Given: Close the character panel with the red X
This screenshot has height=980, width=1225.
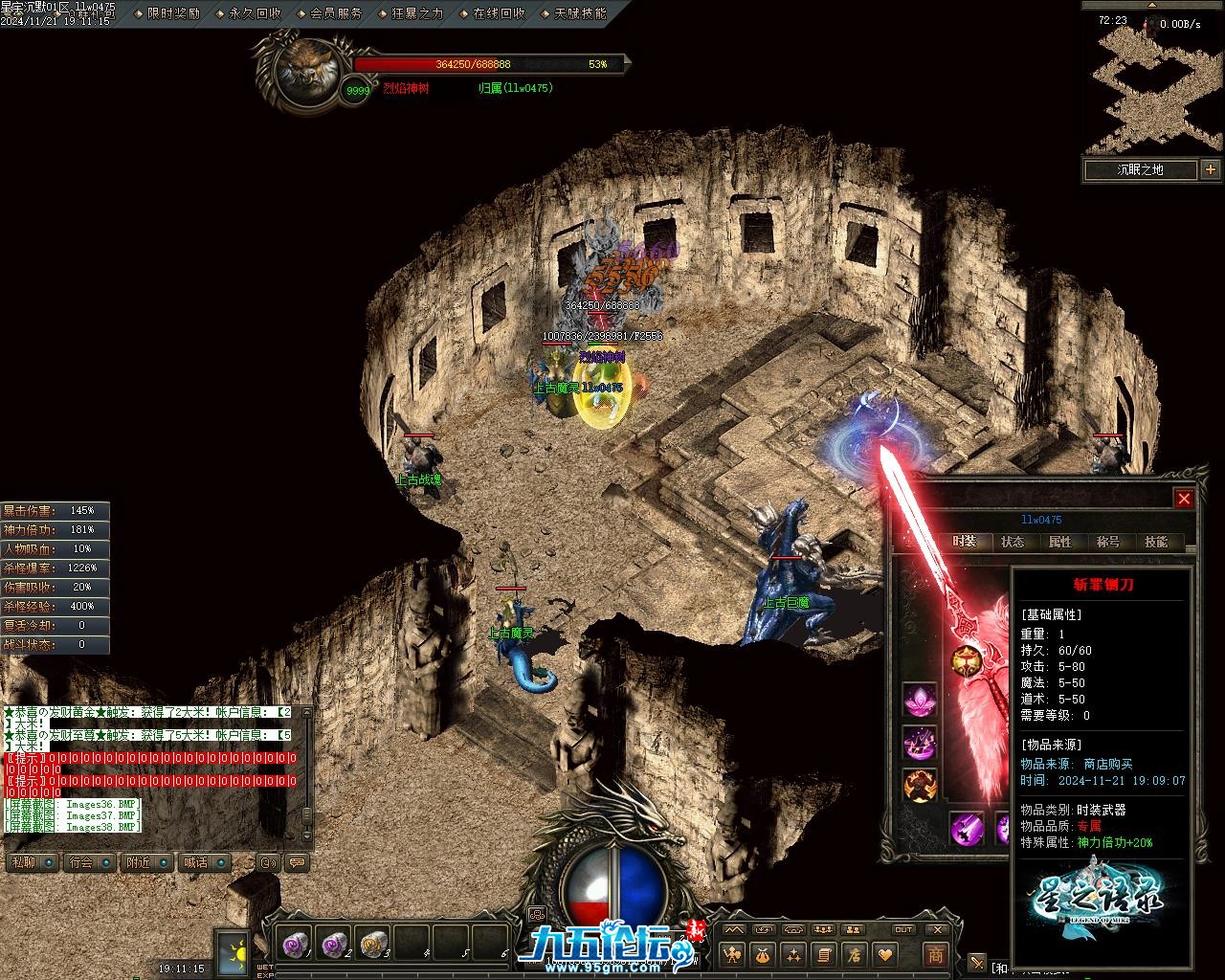Looking at the screenshot, I should coord(1184,499).
